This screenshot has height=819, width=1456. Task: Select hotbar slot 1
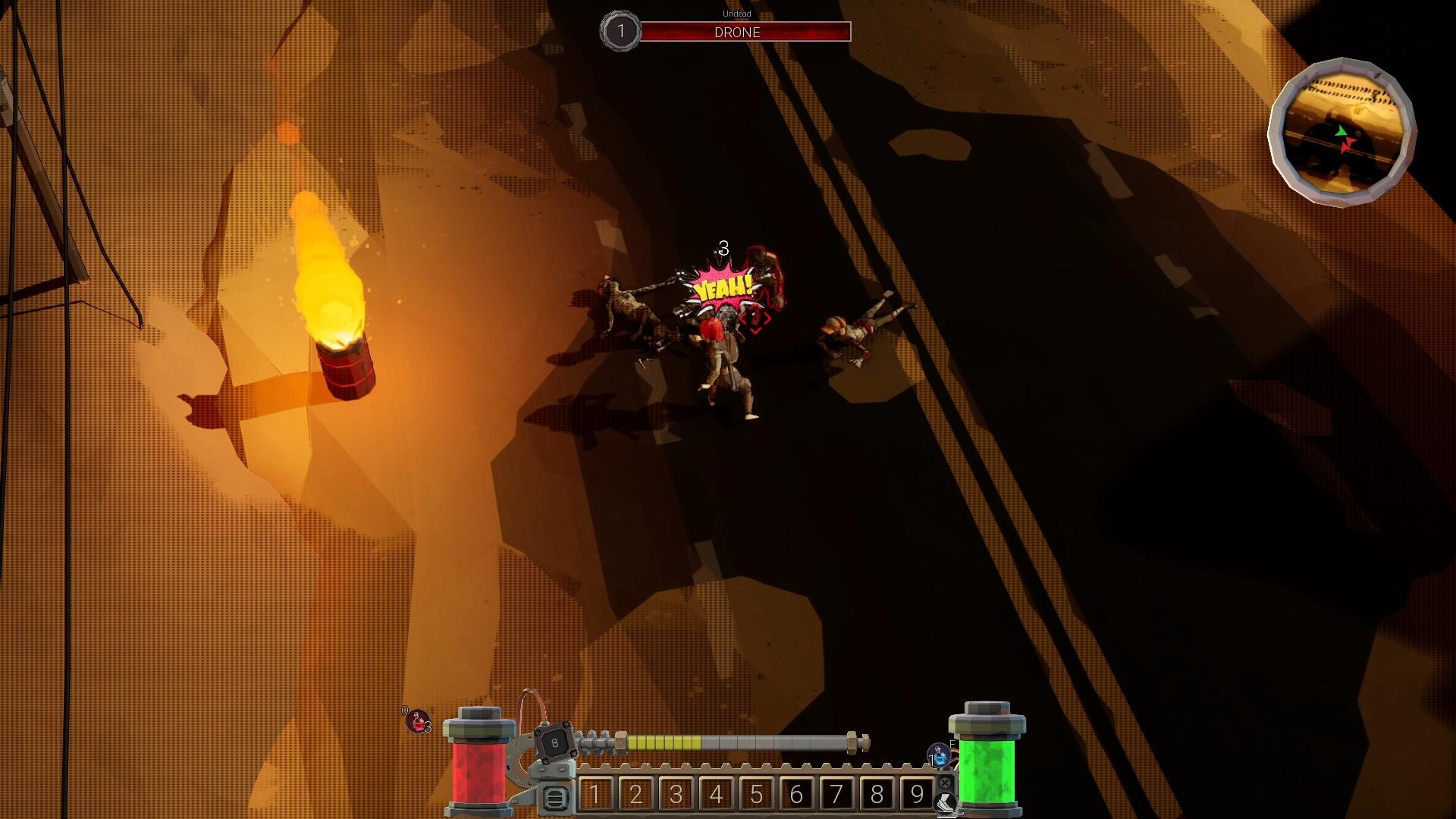(596, 794)
